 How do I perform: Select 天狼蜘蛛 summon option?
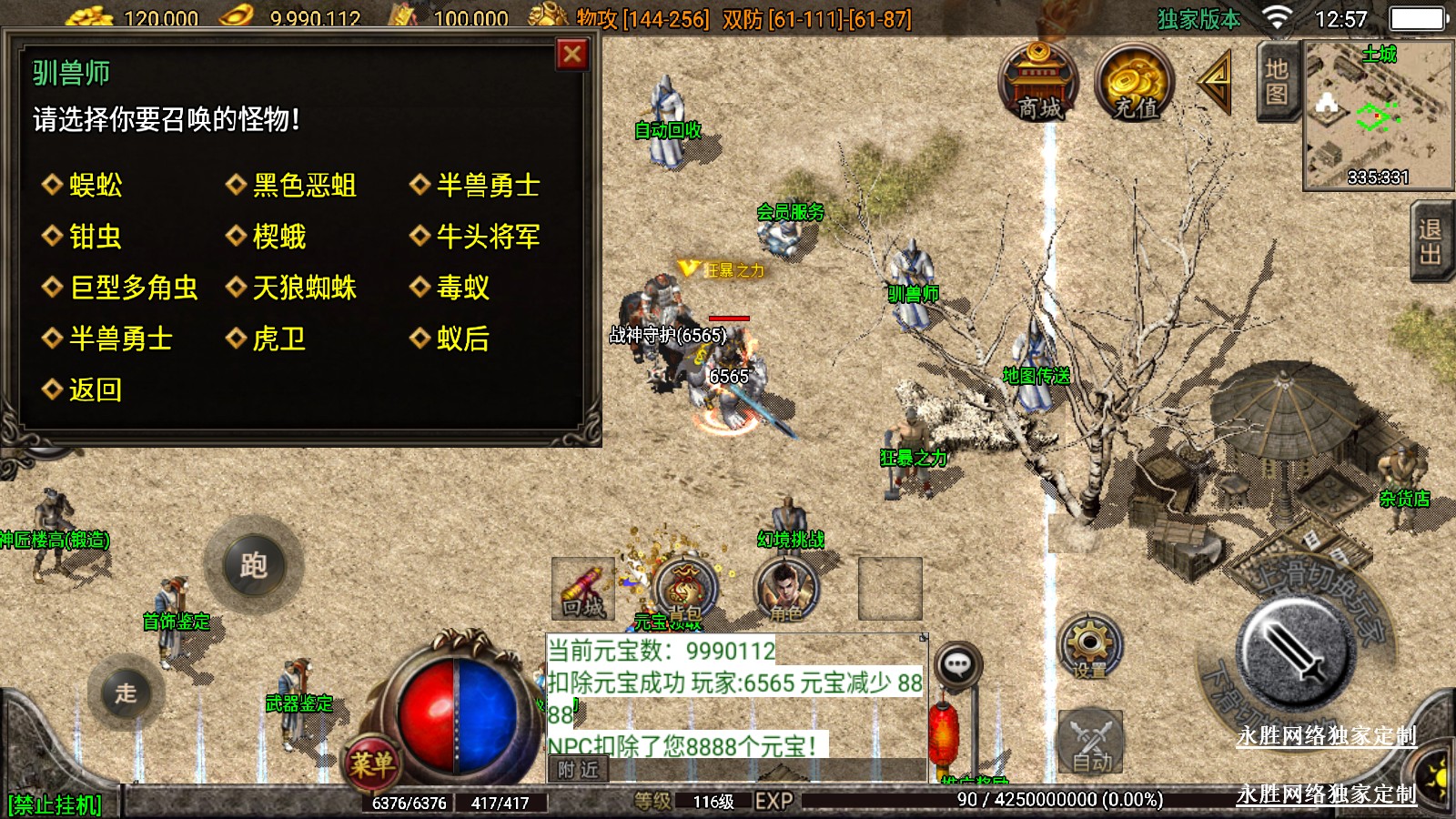(x=304, y=288)
